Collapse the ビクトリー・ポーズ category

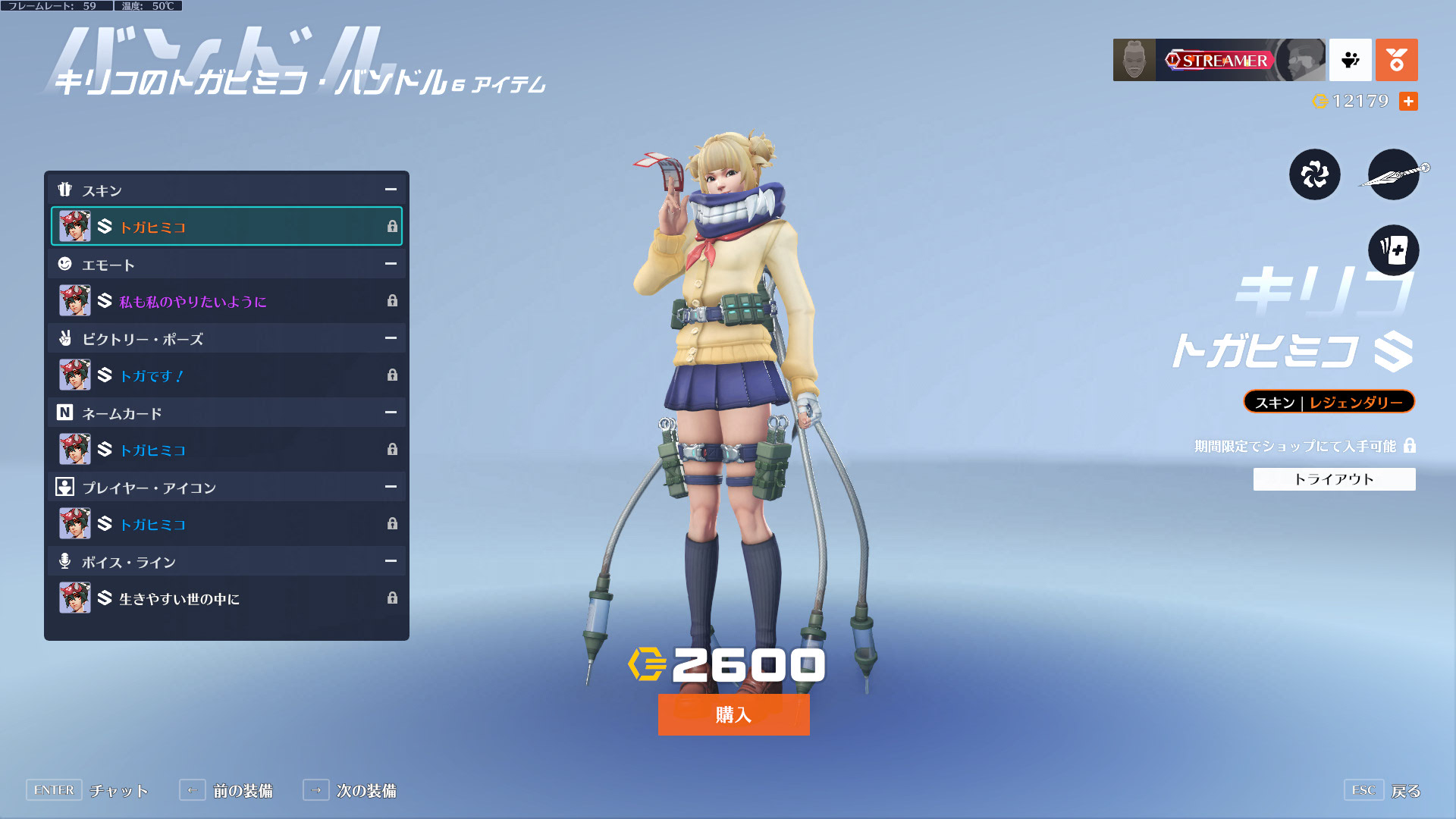click(391, 338)
